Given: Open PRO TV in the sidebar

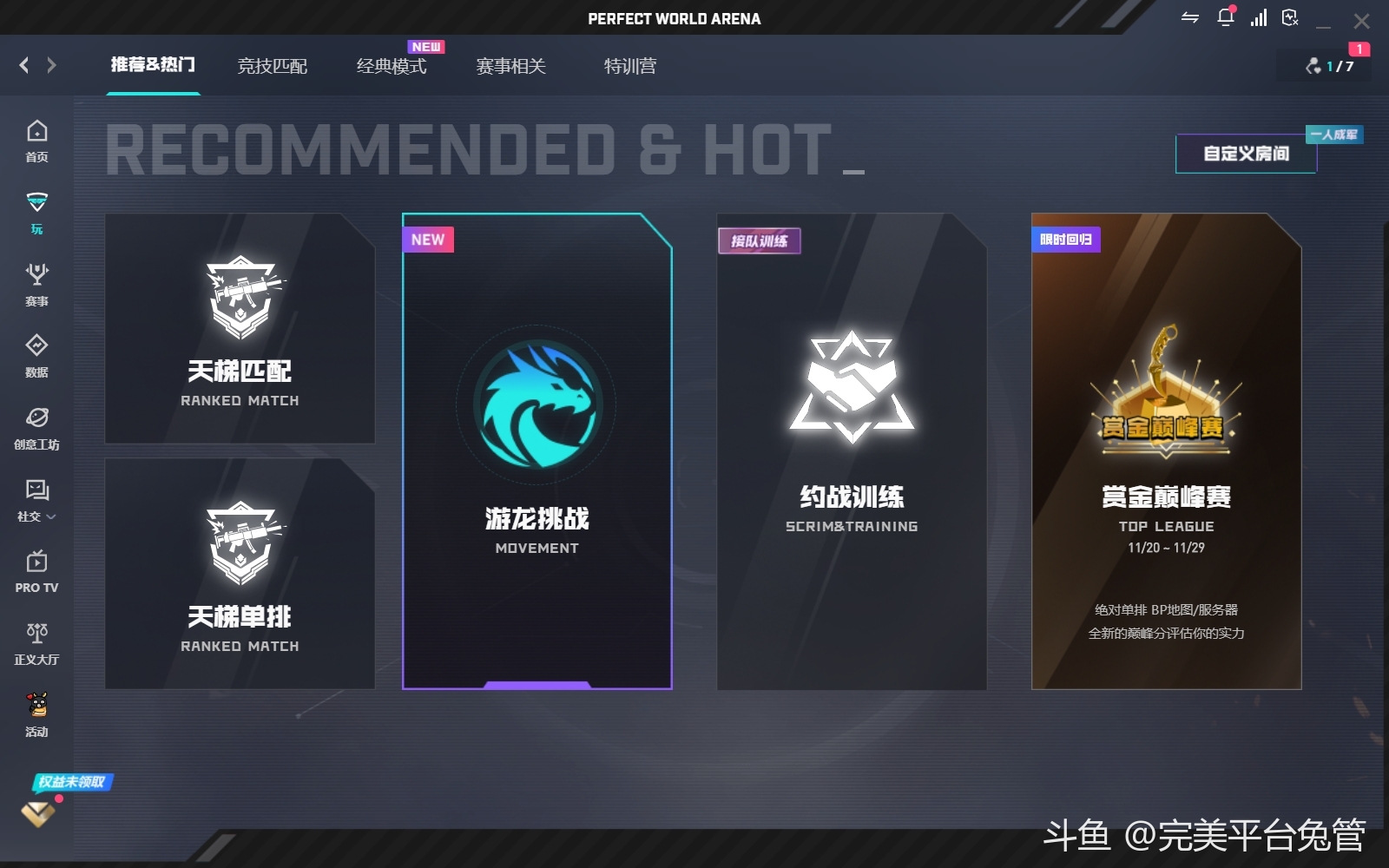Looking at the screenshot, I should (36, 571).
